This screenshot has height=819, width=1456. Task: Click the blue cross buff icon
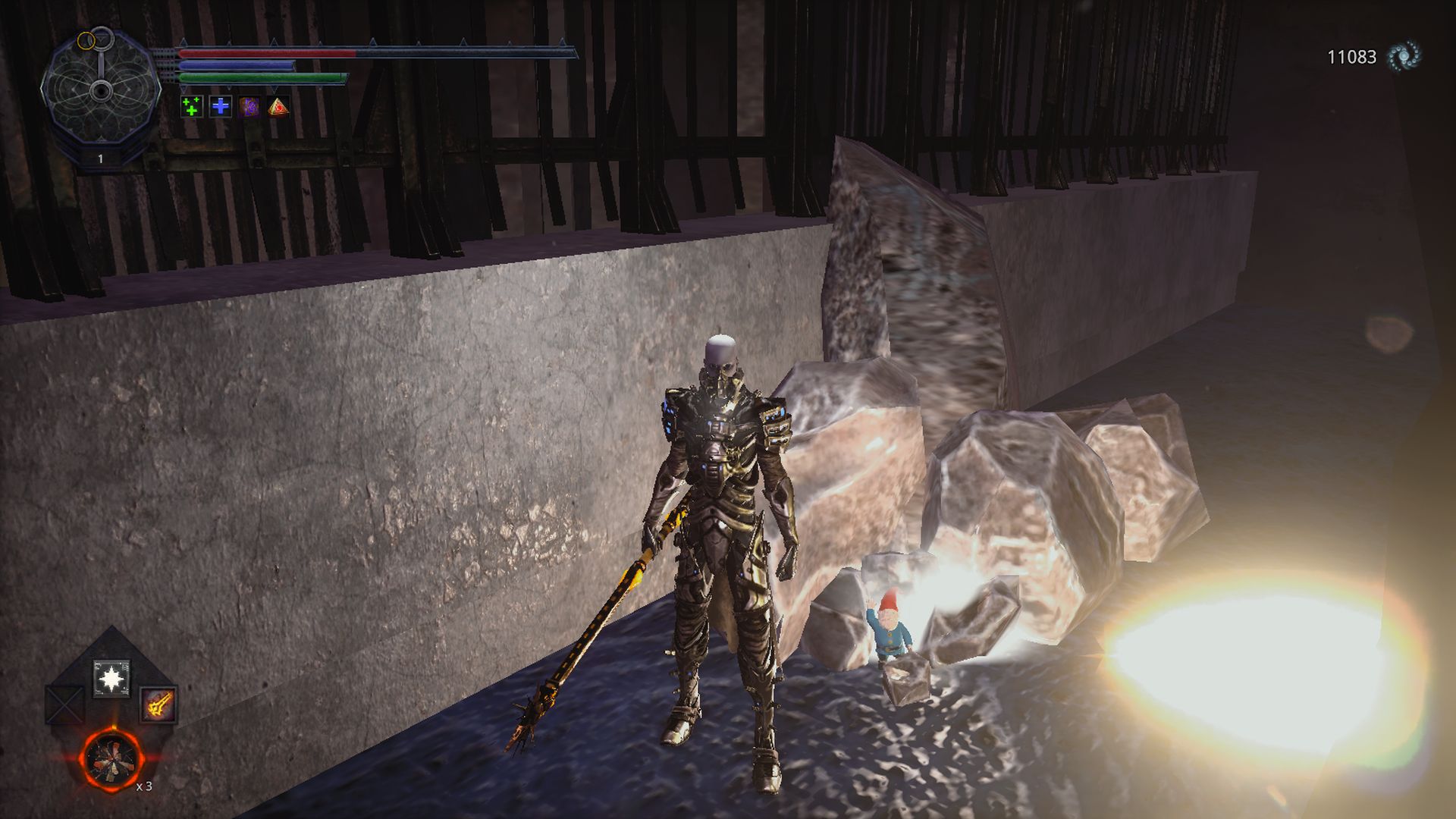click(221, 107)
